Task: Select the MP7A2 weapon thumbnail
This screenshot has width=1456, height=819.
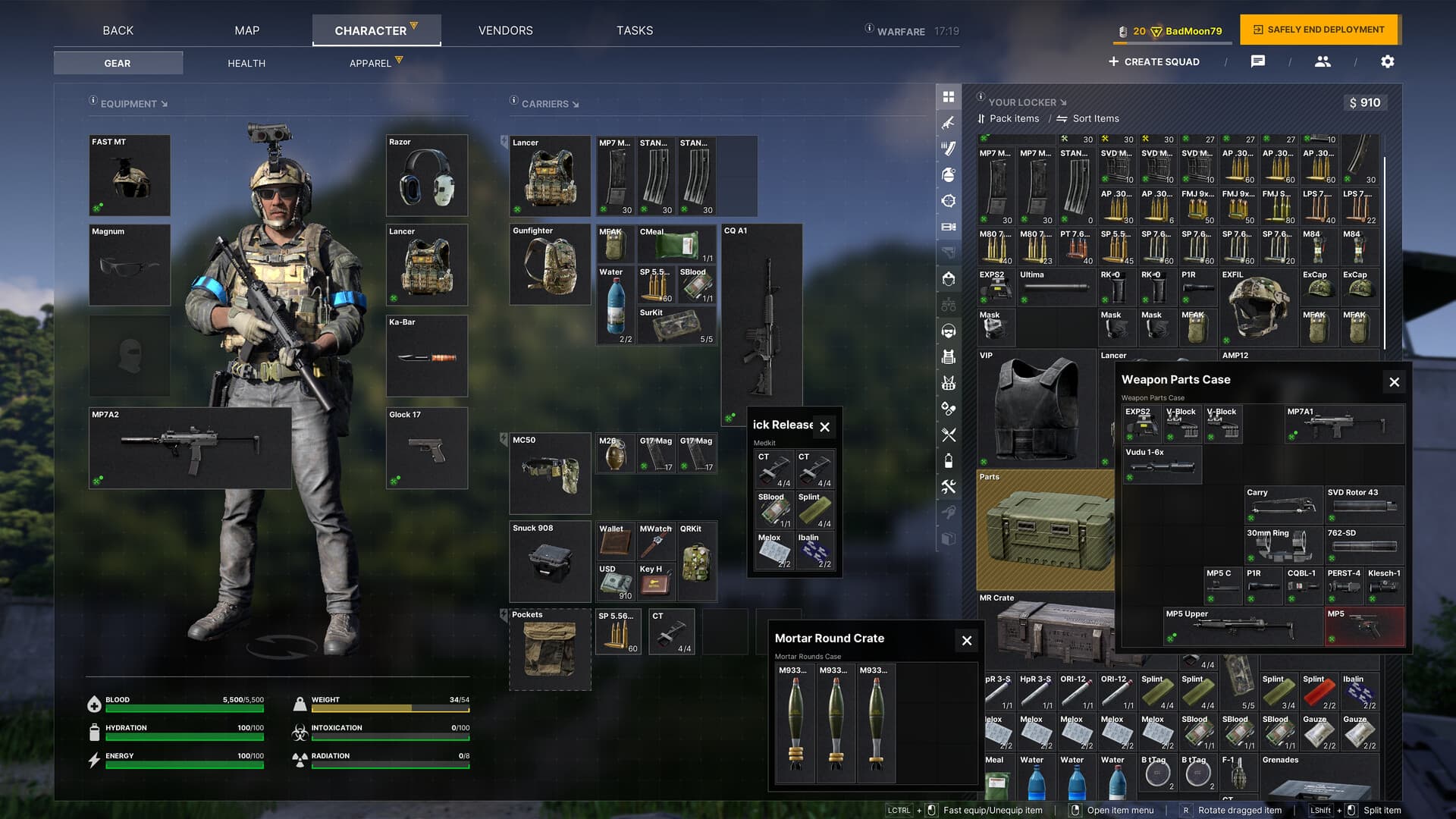Action: (x=190, y=447)
